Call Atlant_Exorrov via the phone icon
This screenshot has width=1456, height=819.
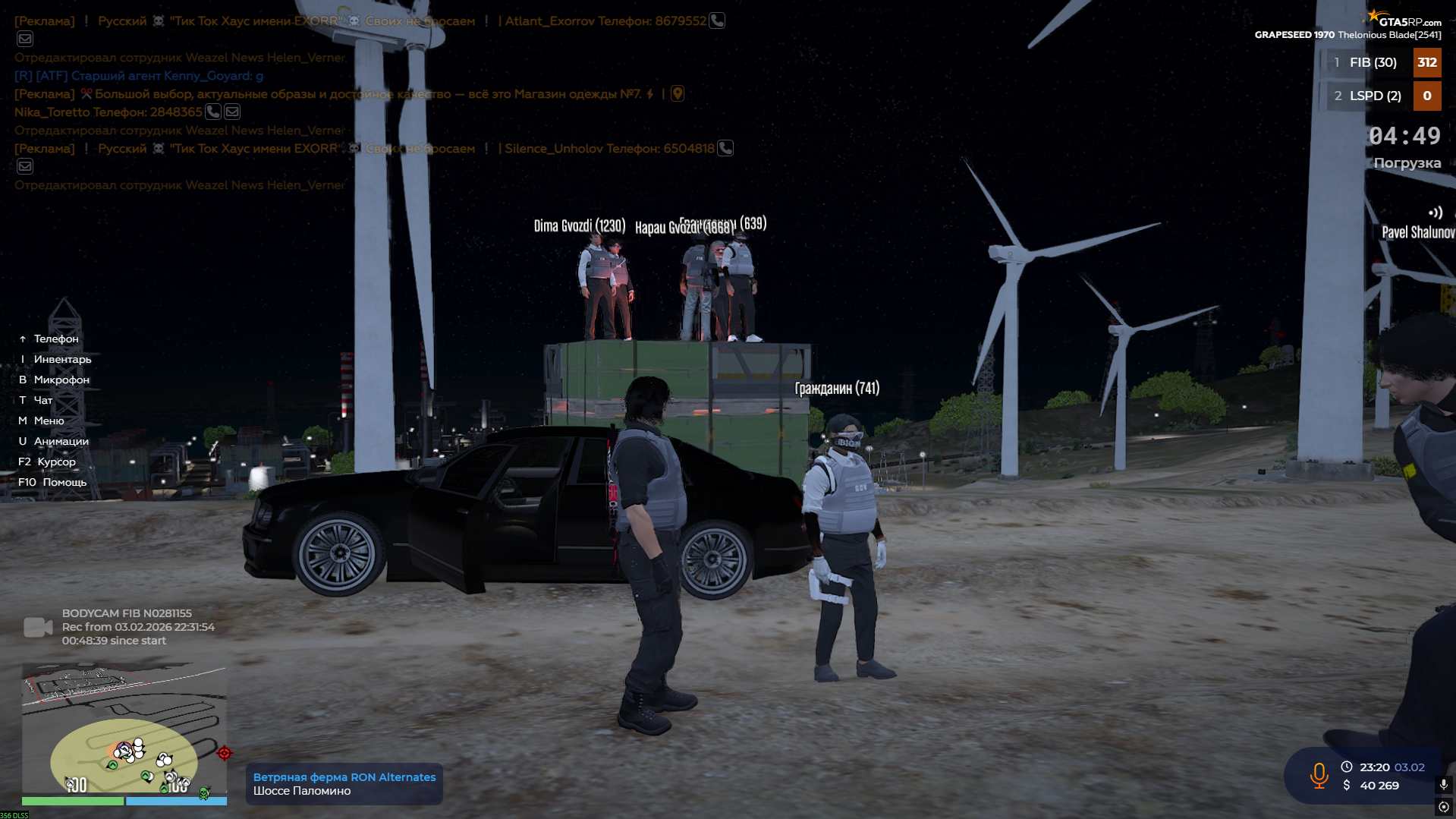[x=717, y=21]
